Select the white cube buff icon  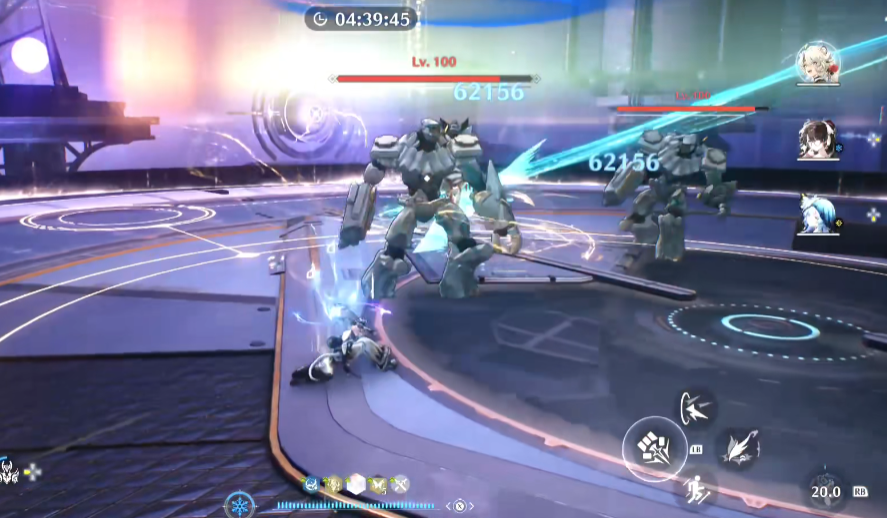click(x=356, y=484)
